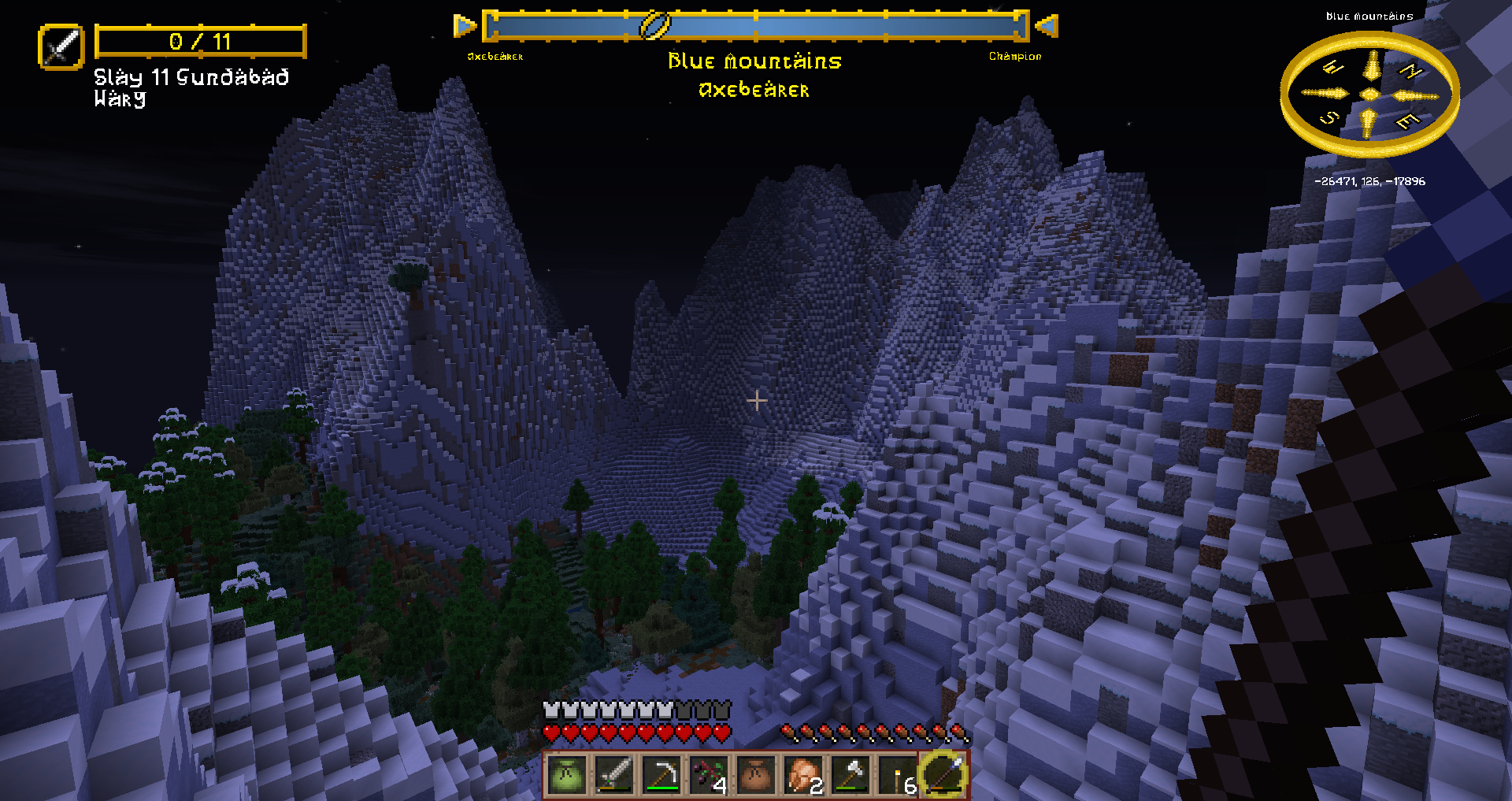
Task: Click the right arrow on the alignment bar
Action: click(x=1047, y=26)
